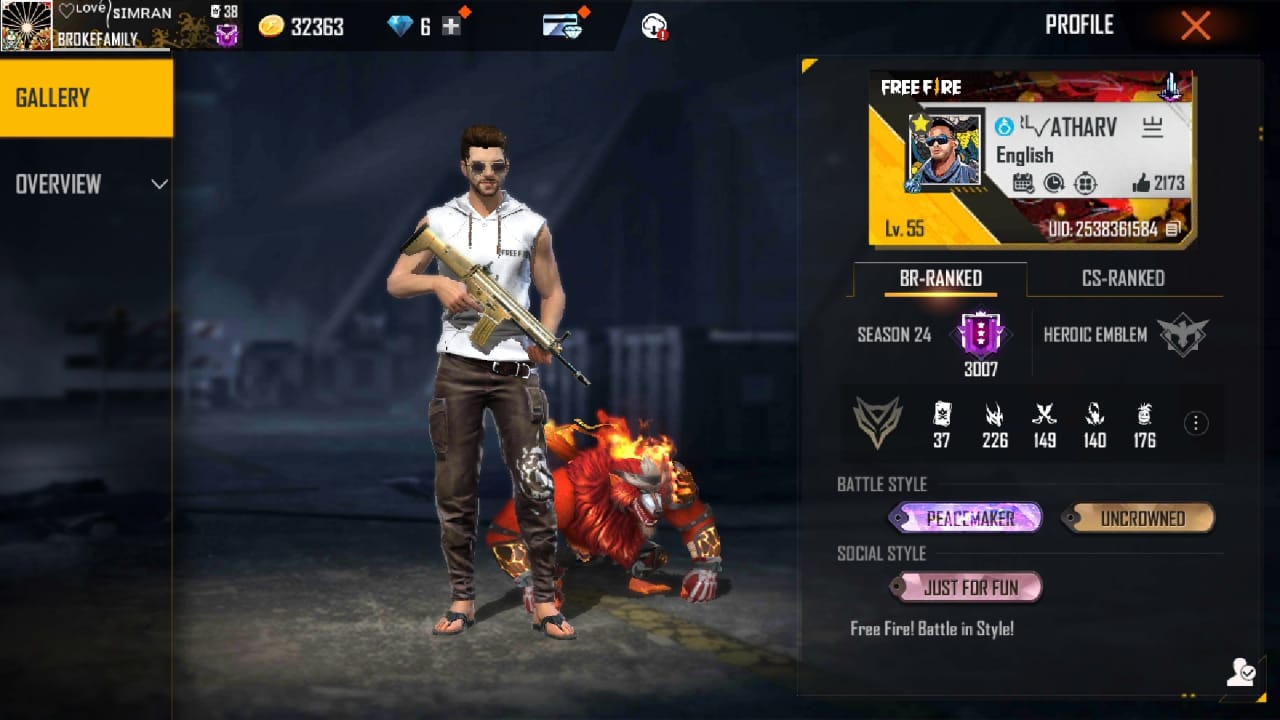Click the cloud download icon with alert
This screenshot has width=1280, height=720.
pos(655,27)
